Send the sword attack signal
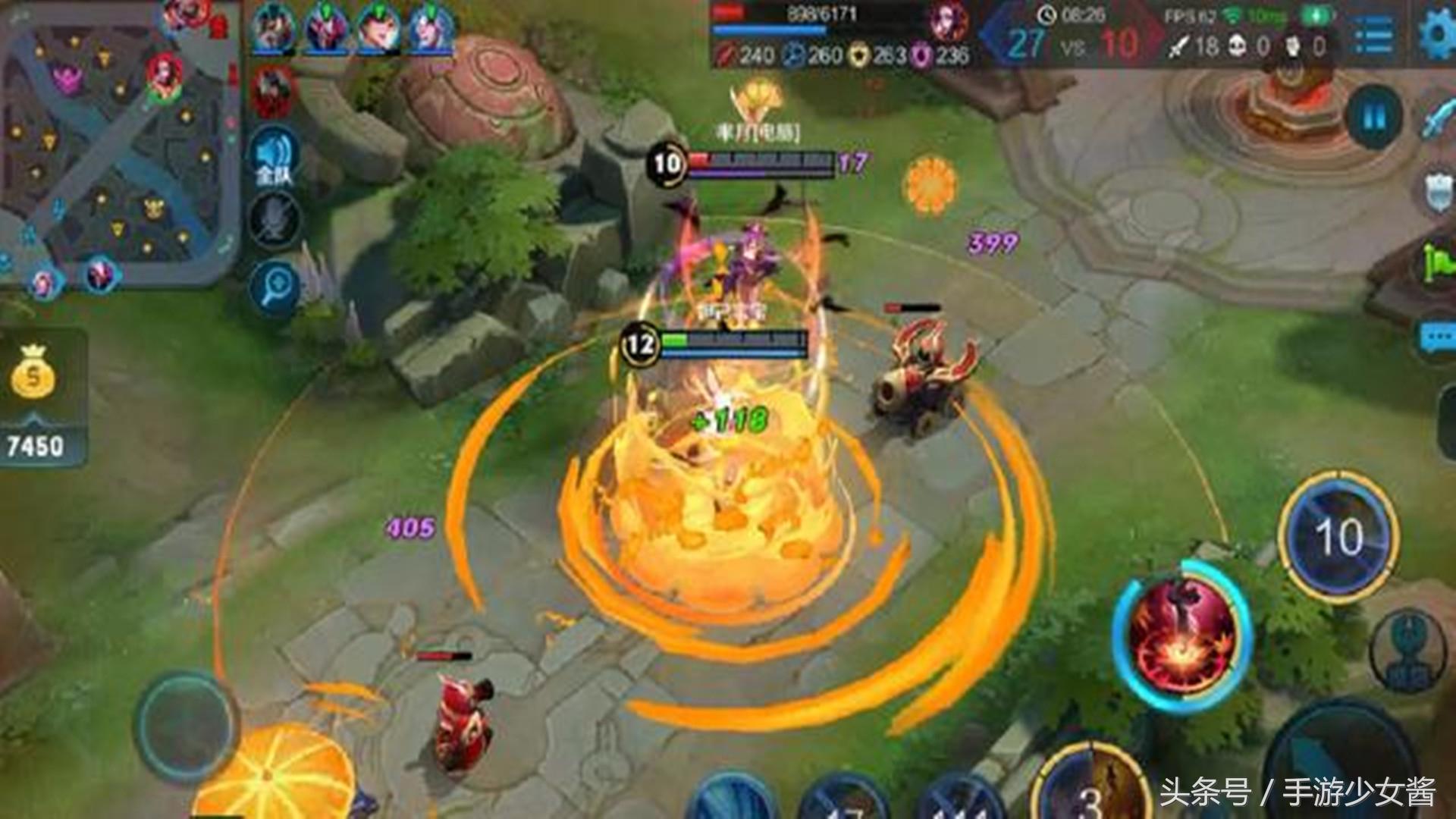Viewport: 1456px width, 819px height. point(1437,118)
